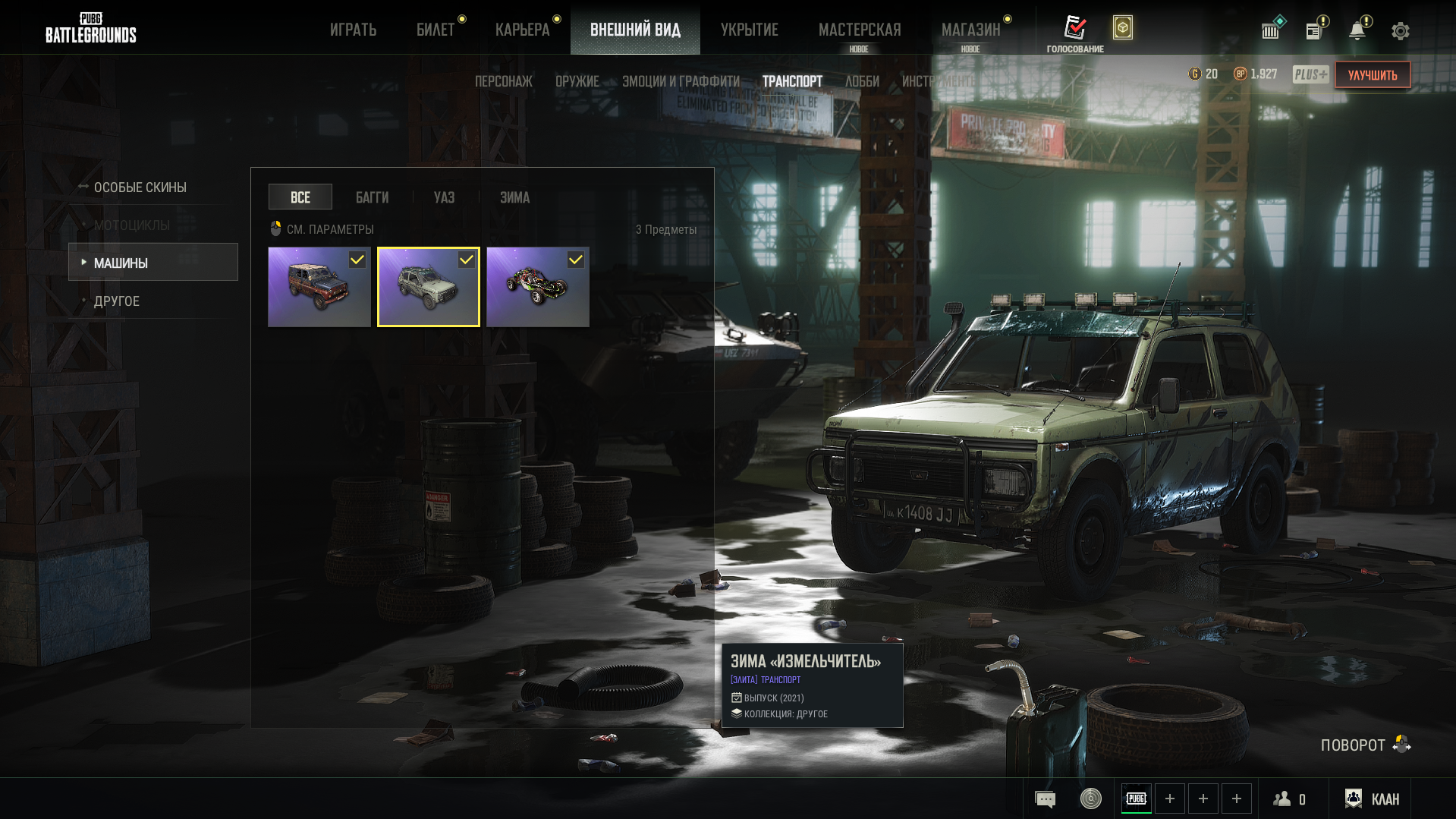Screen dimensions: 1456x819
Task: Open the ИГРАТЬ (Play) menu
Action: (x=353, y=30)
